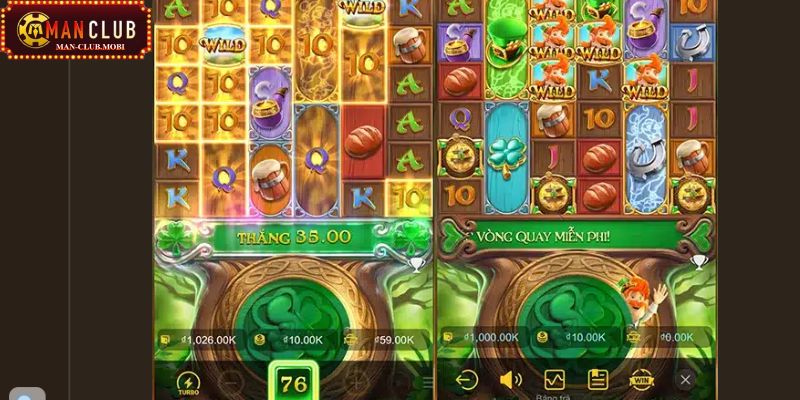Image resolution: width=800 pixels, height=400 pixels.
Task: Open trophy icon beside Vòng Quay Miễn Phí banner
Action: 698,262
